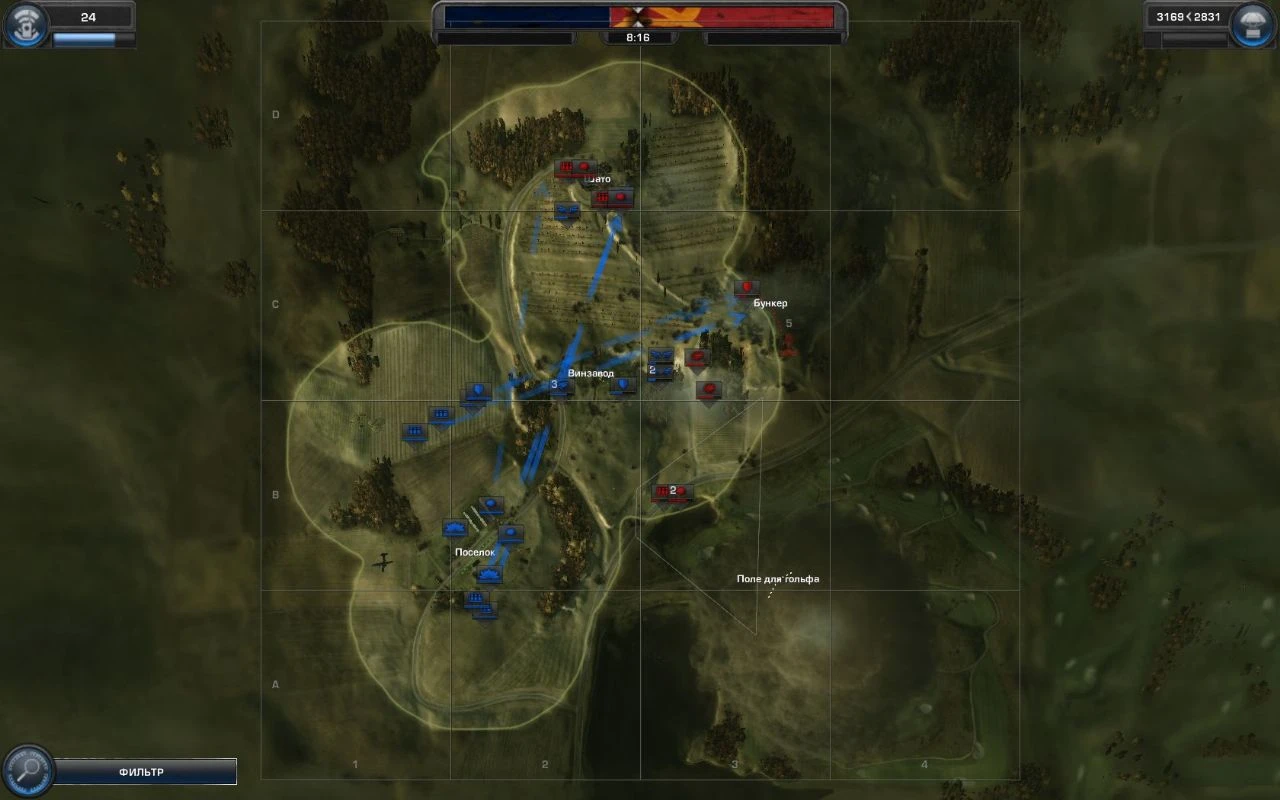Click the match timer showing 8:16
This screenshot has height=800, width=1280.
[640, 35]
